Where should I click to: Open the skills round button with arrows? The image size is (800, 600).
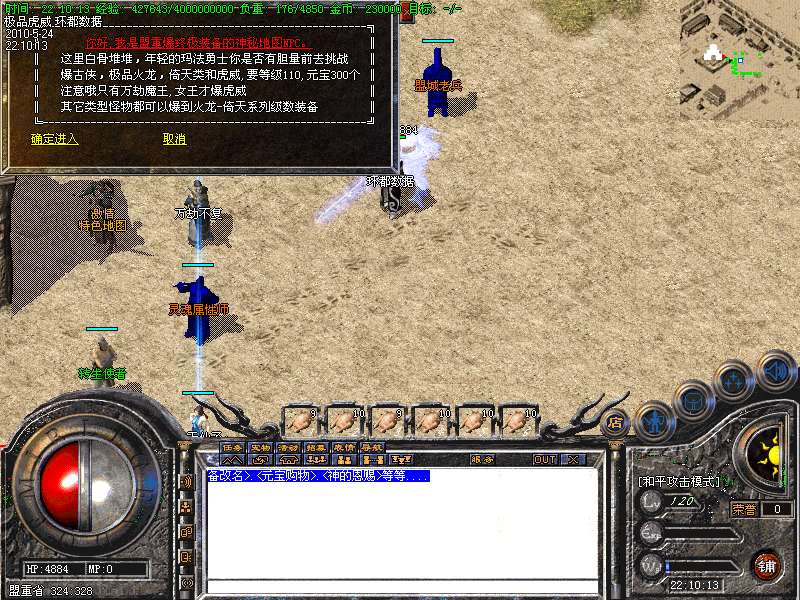tap(735, 381)
